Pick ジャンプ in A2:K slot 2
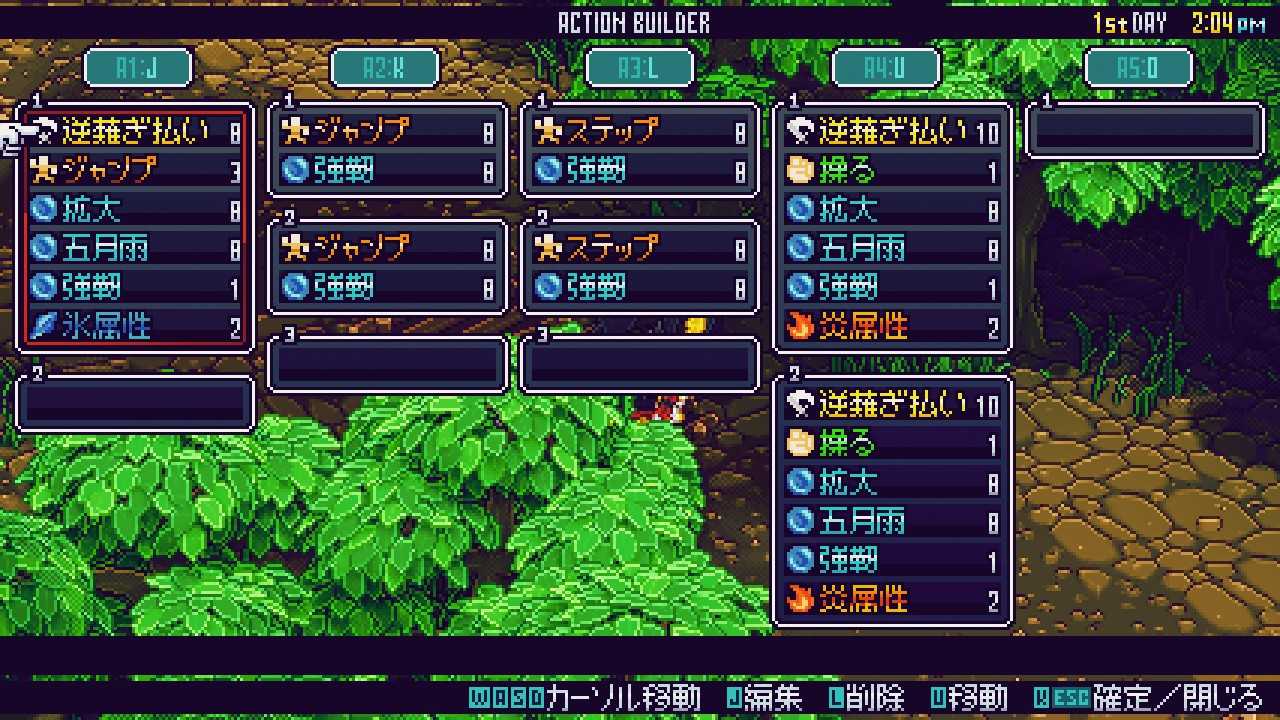Image resolution: width=1280 pixels, height=720 pixels. click(388, 248)
